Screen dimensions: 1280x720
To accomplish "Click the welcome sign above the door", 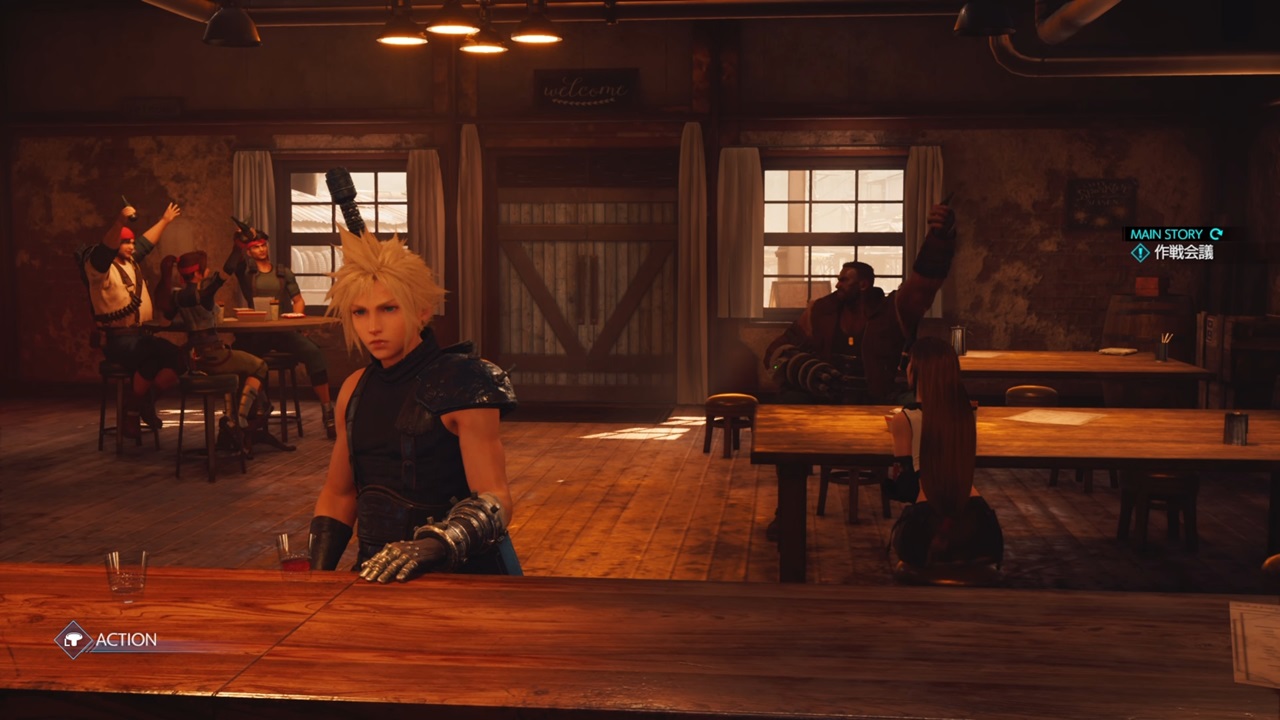I will pos(584,88).
